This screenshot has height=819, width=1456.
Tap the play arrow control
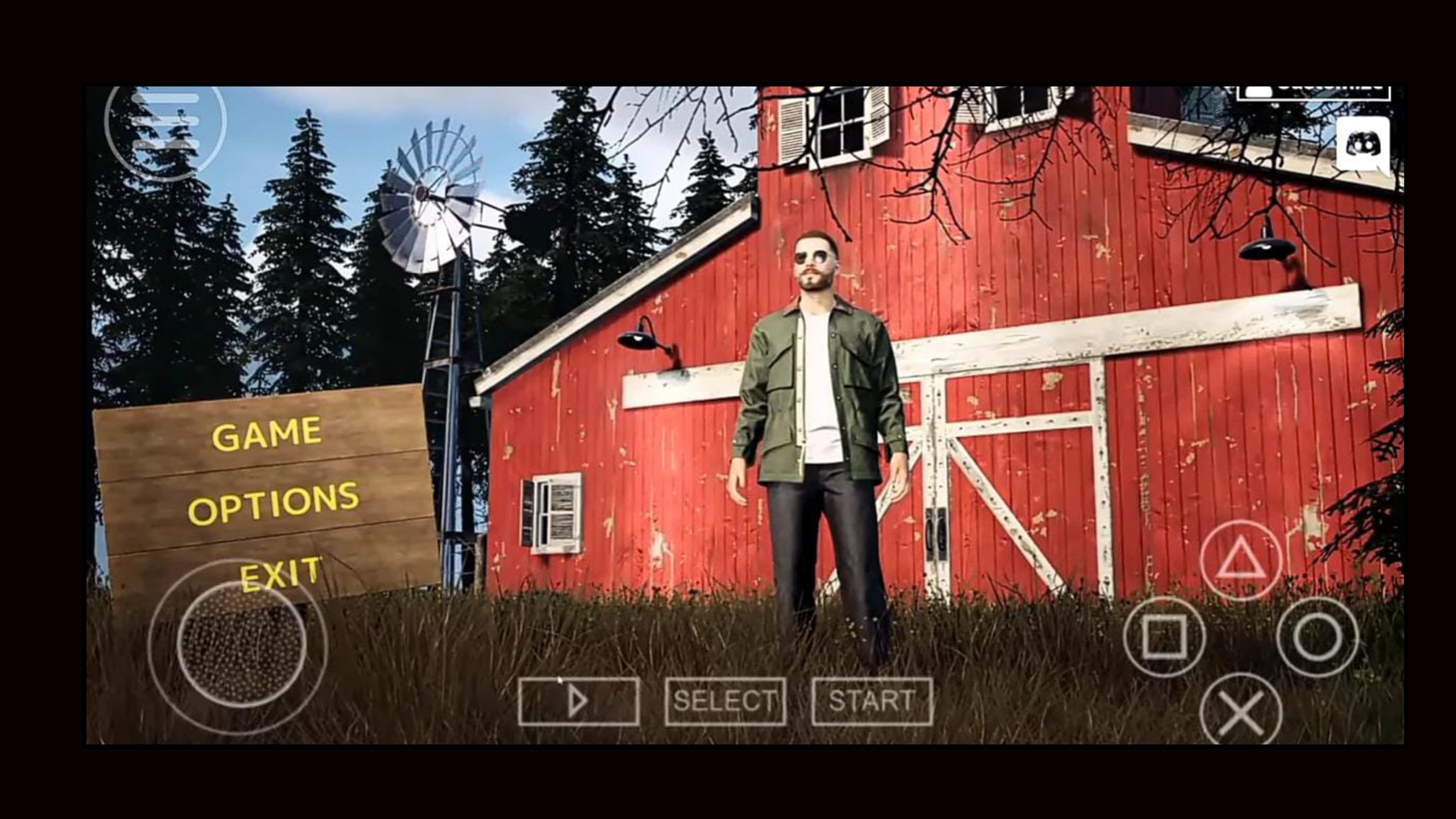click(579, 701)
